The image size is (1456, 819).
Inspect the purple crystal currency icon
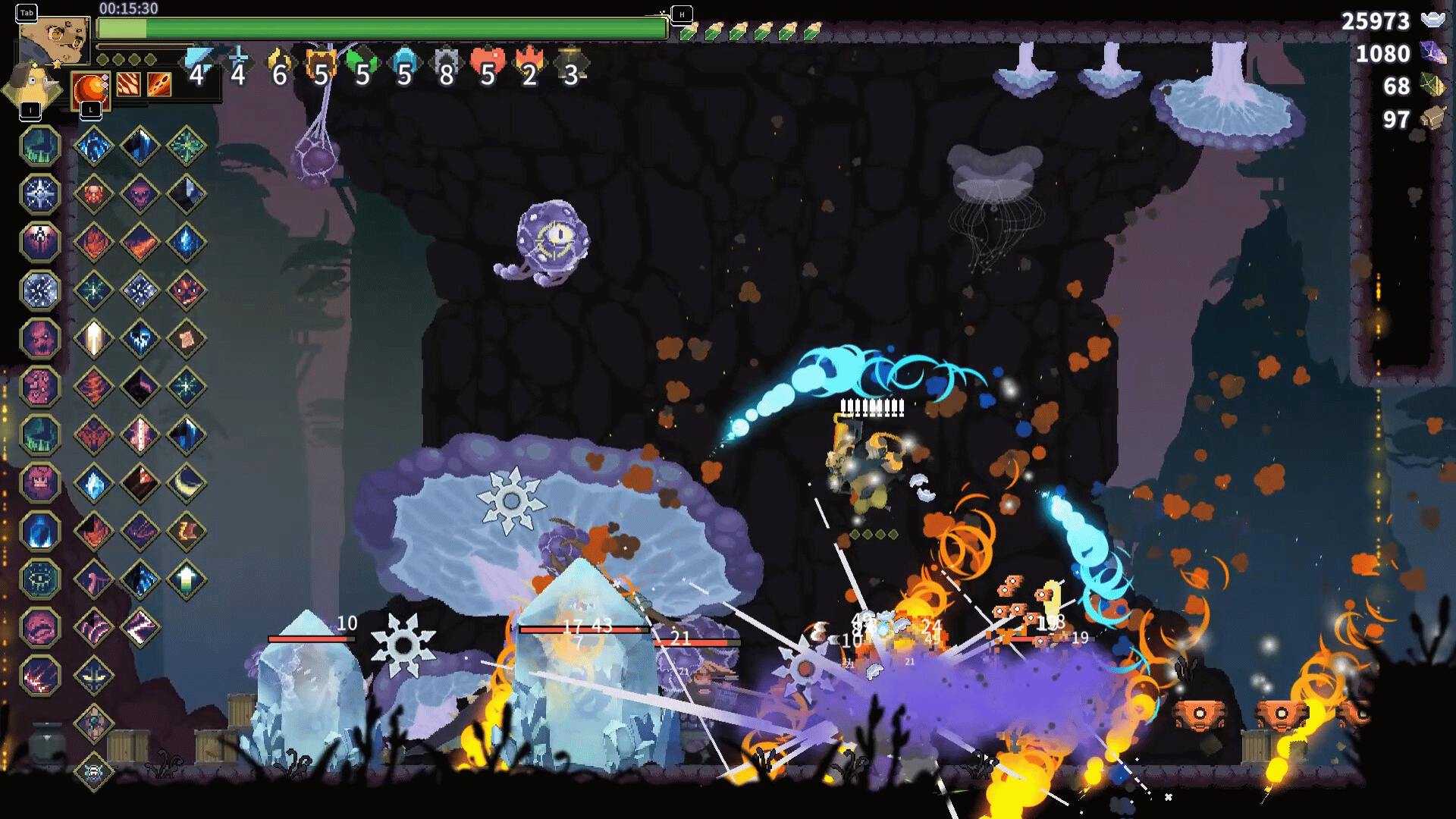click(1432, 53)
